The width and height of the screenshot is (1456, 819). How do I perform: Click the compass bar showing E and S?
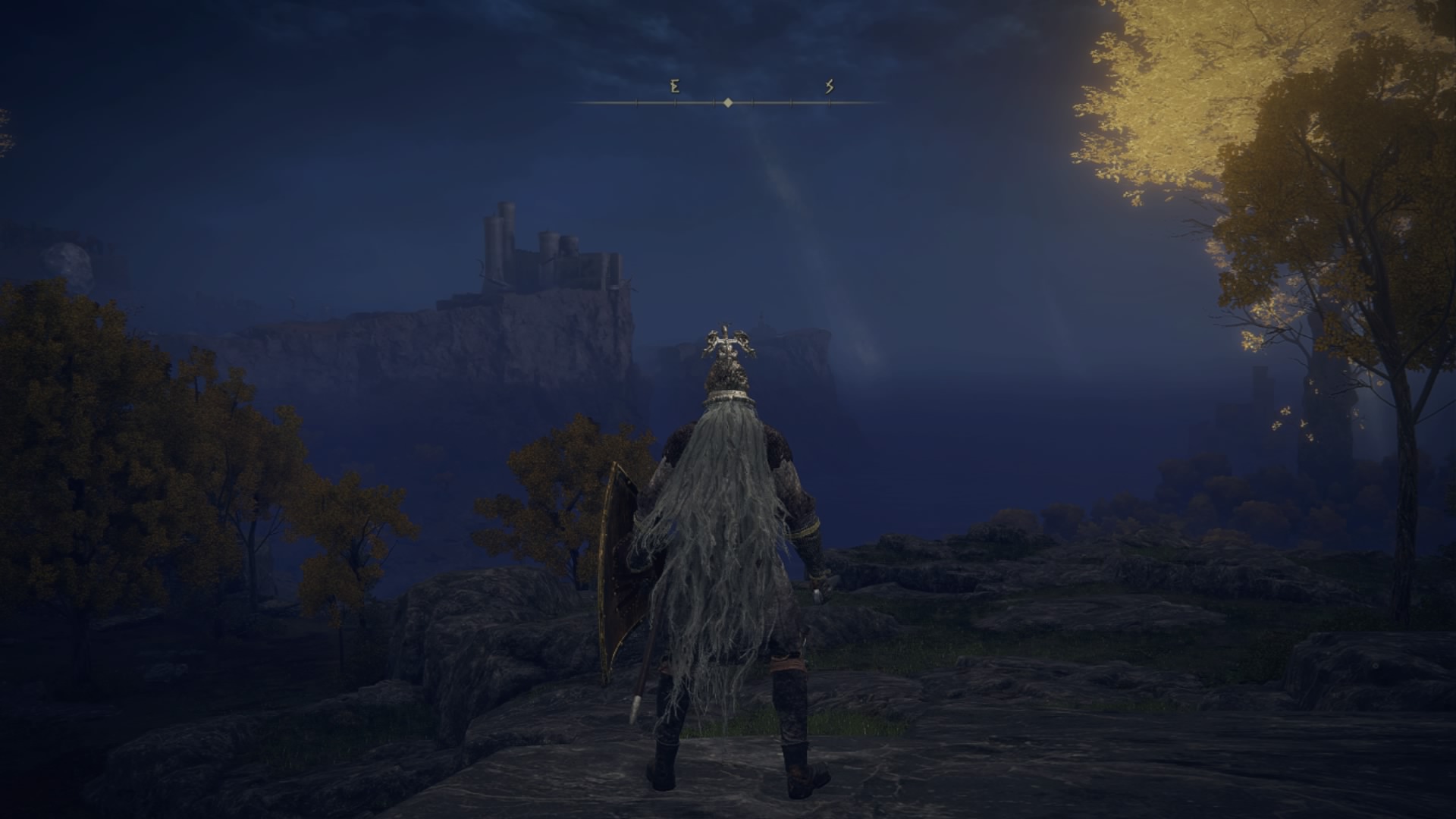click(728, 102)
